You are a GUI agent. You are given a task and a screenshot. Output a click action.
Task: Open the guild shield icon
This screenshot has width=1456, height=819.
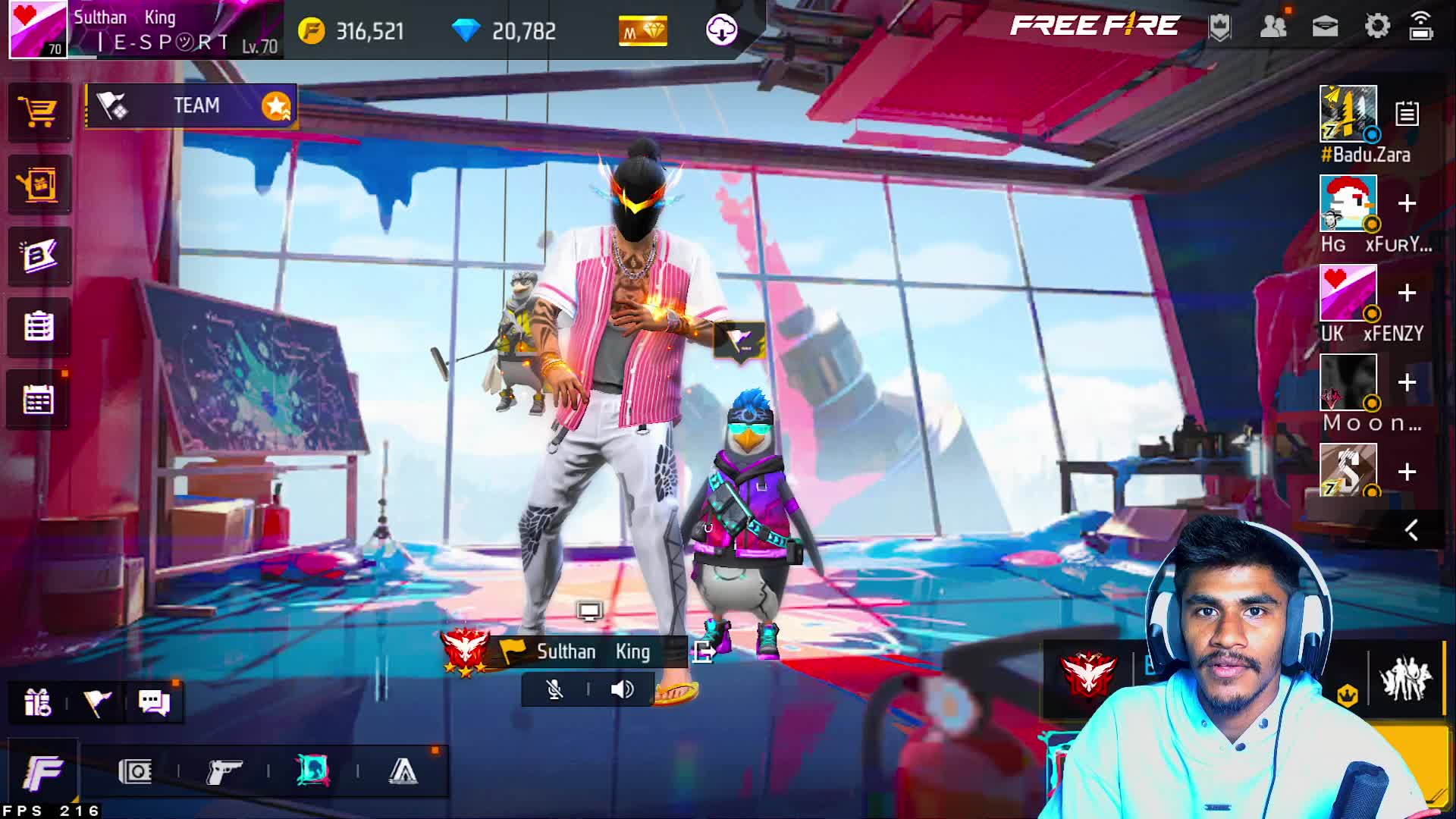(1219, 28)
